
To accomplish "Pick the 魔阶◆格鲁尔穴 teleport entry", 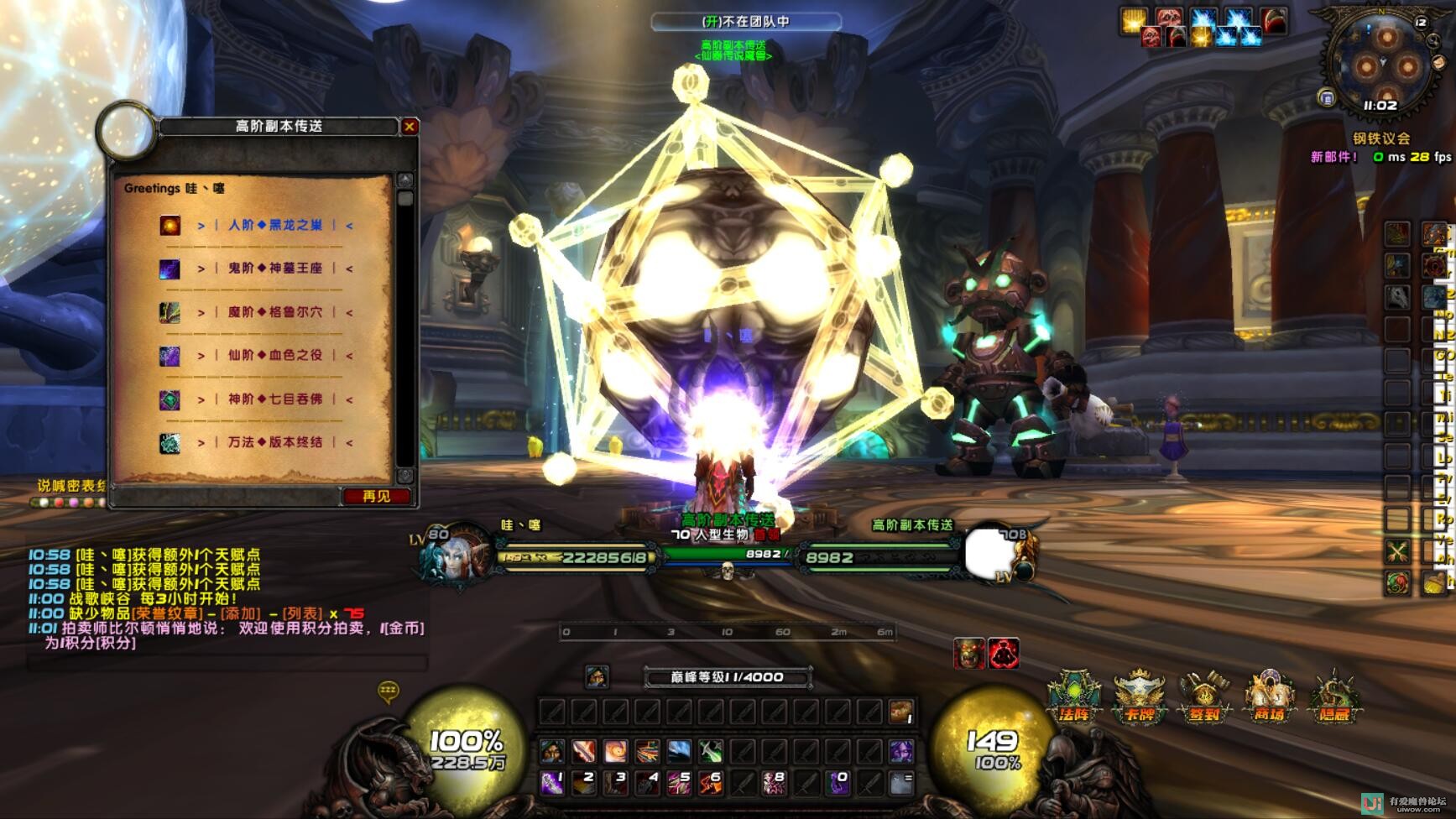I will (x=274, y=312).
